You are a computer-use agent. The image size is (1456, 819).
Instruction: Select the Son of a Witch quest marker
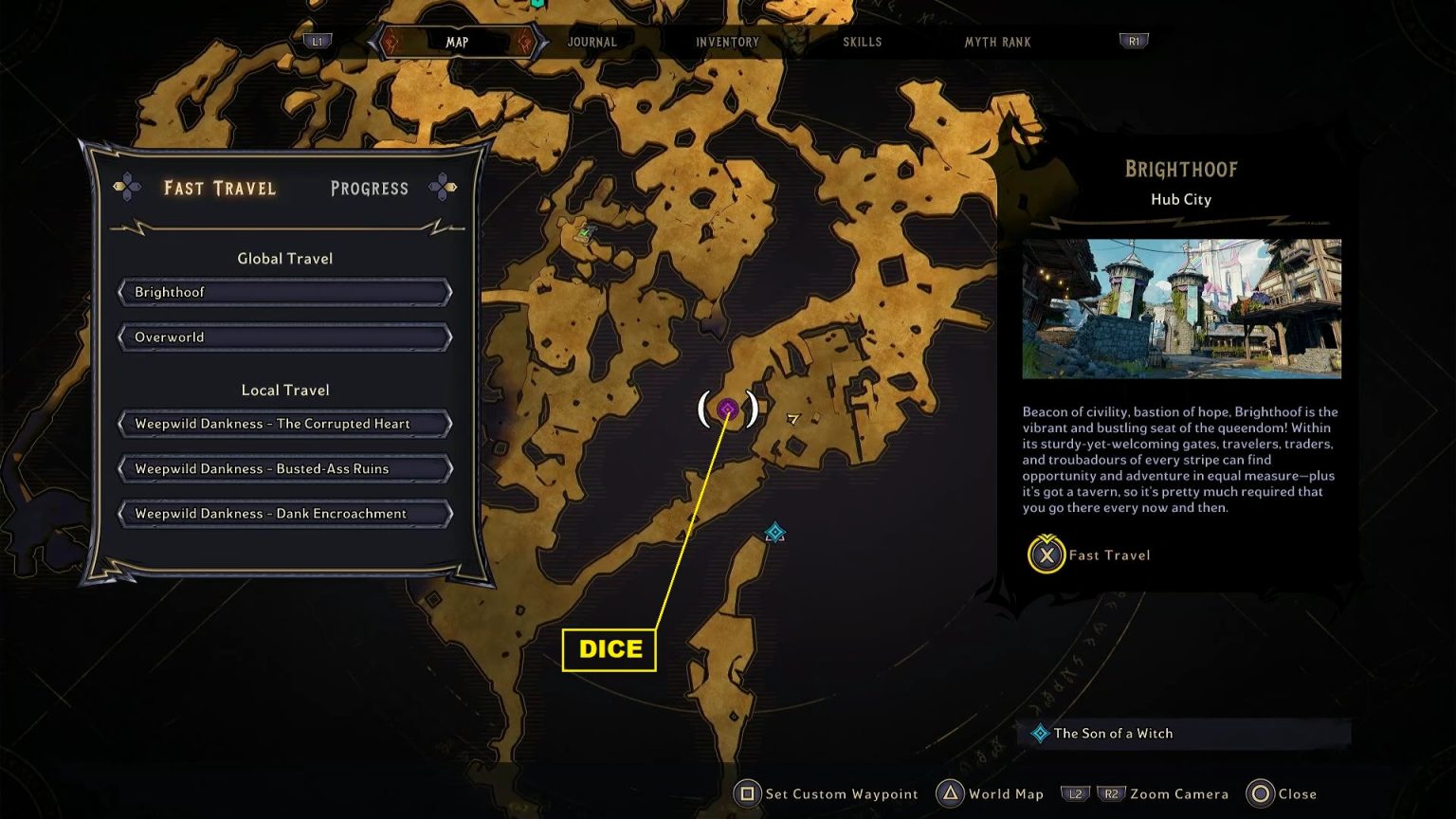pos(773,532)
